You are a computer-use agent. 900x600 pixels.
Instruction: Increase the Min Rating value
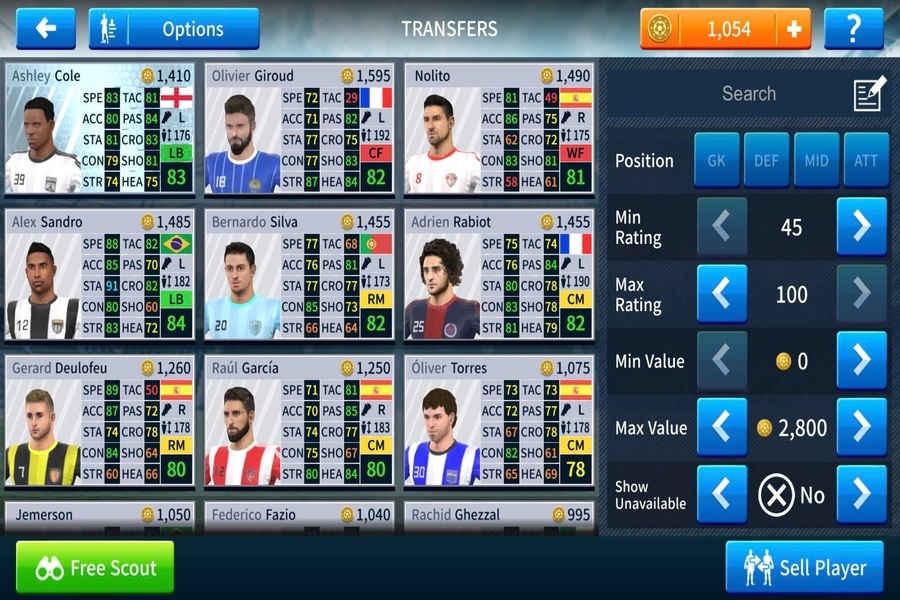[861, 227]
